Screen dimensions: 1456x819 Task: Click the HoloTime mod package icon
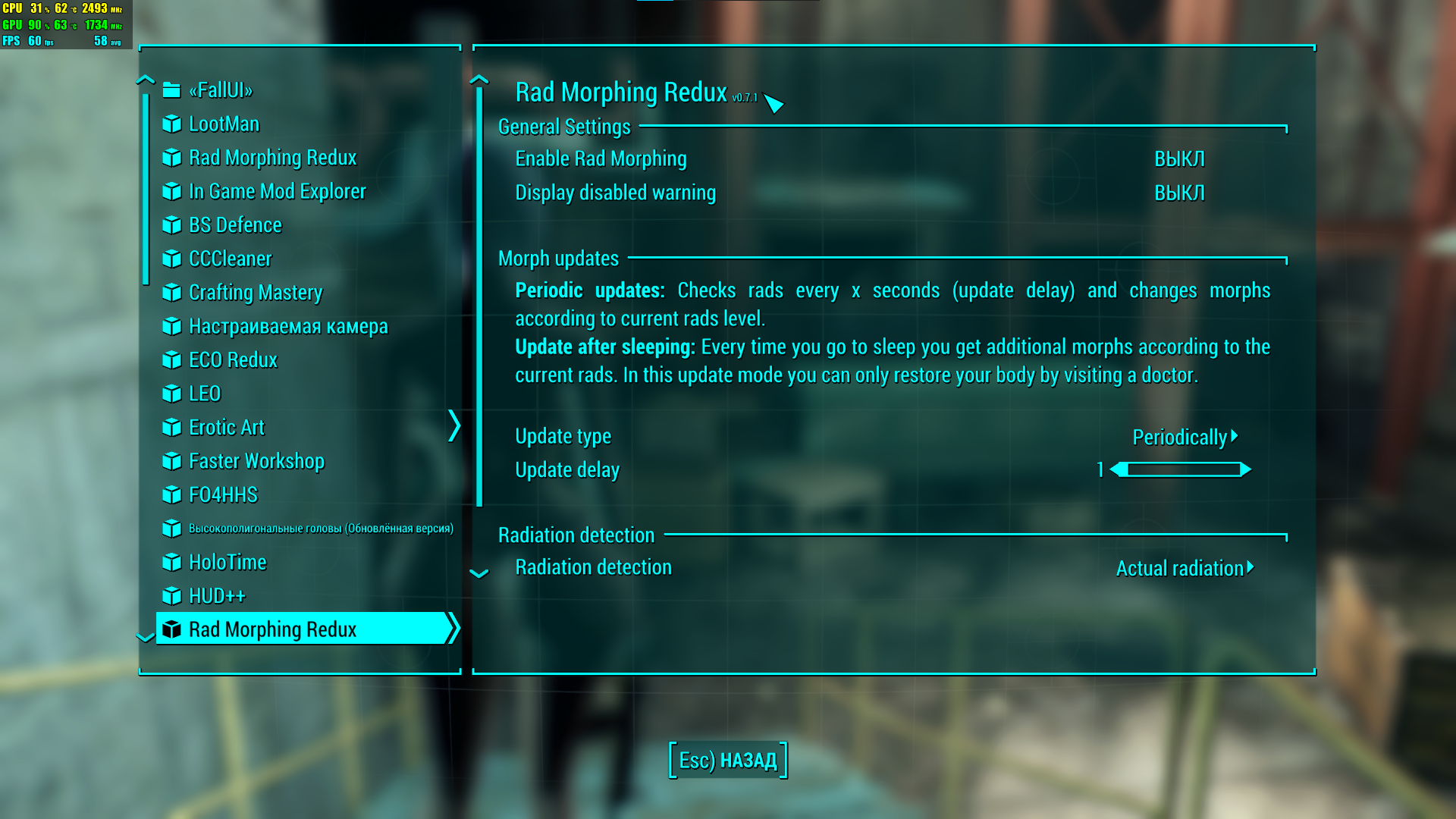(x=172, y=562)
